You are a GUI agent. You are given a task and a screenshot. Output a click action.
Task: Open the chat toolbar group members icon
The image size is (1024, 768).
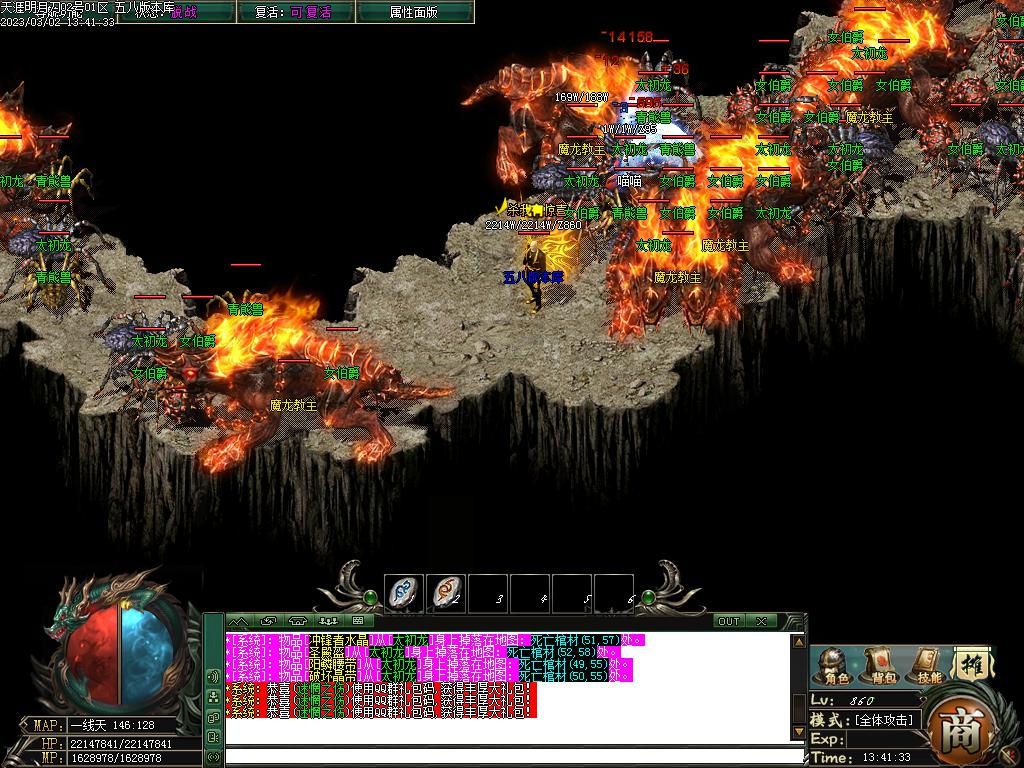pyautogui.click(x=328, y=621)
